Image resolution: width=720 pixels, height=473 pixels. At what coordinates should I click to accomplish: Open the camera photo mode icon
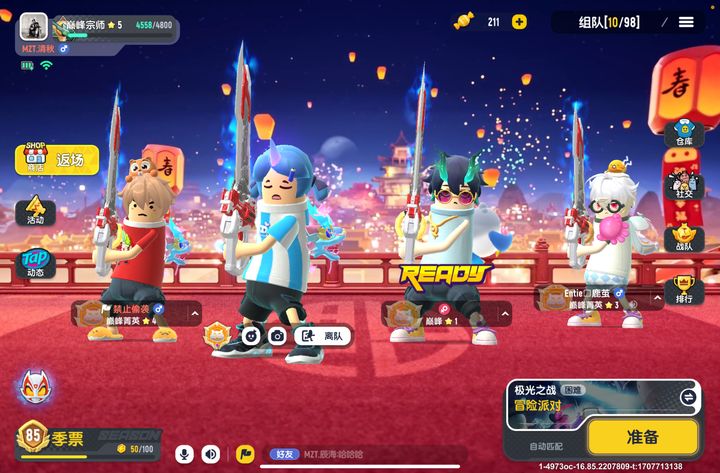[277, 336]
